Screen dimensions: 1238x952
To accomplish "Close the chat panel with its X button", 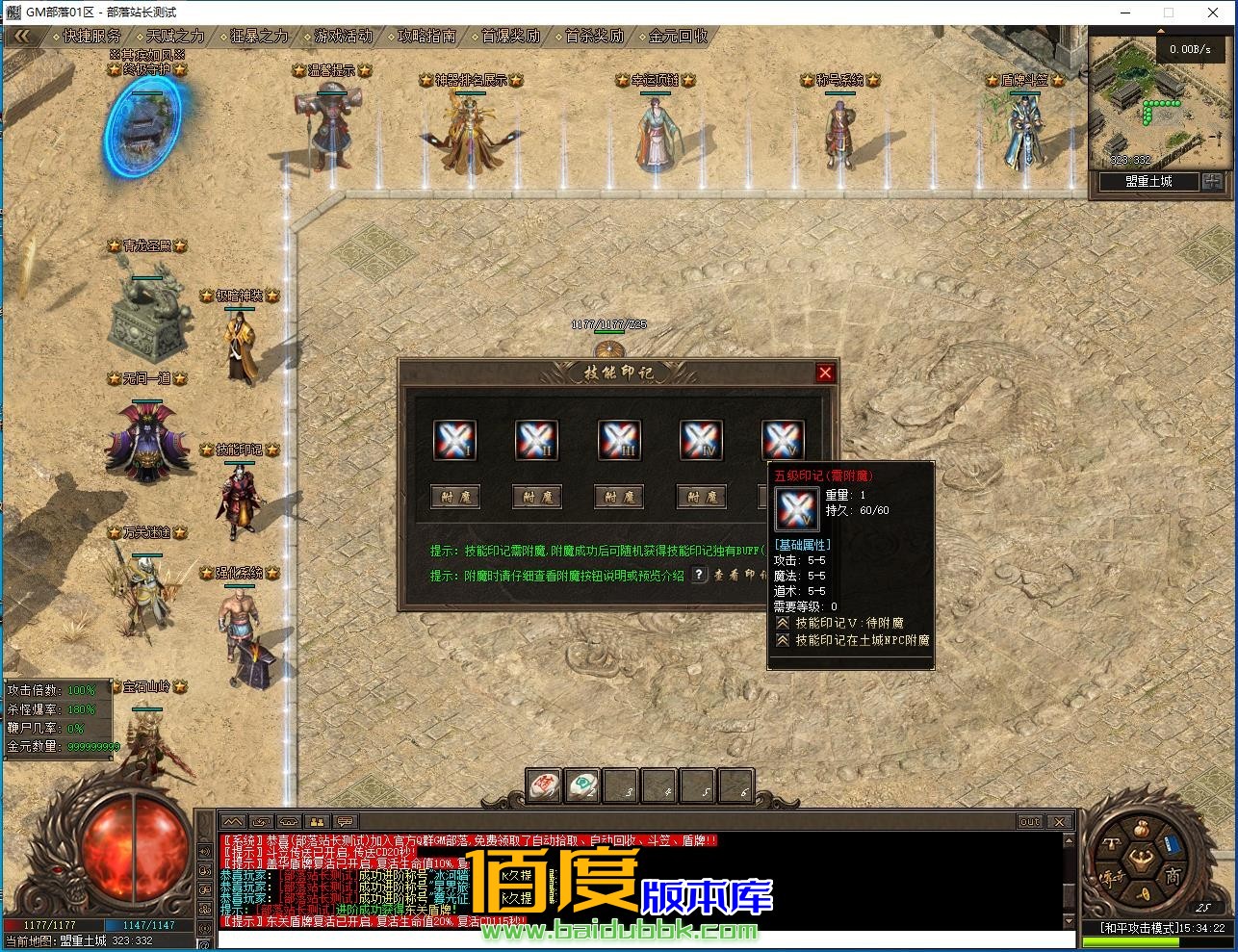I will point(1059,821).
